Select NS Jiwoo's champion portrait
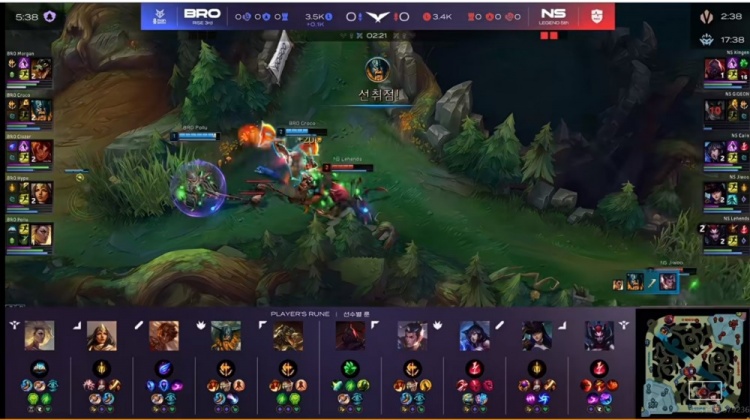 (x=714, y=192)
